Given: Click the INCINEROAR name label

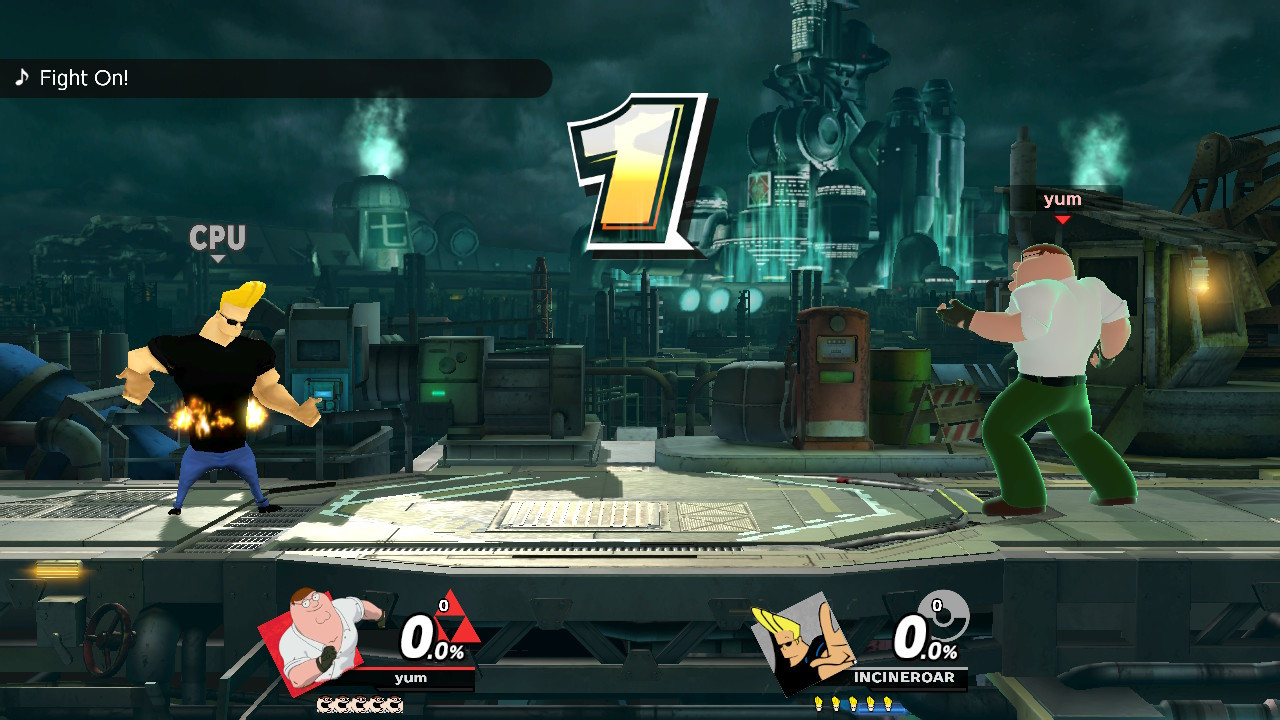Looking at the screenshot, I should (x=903, y=678).
